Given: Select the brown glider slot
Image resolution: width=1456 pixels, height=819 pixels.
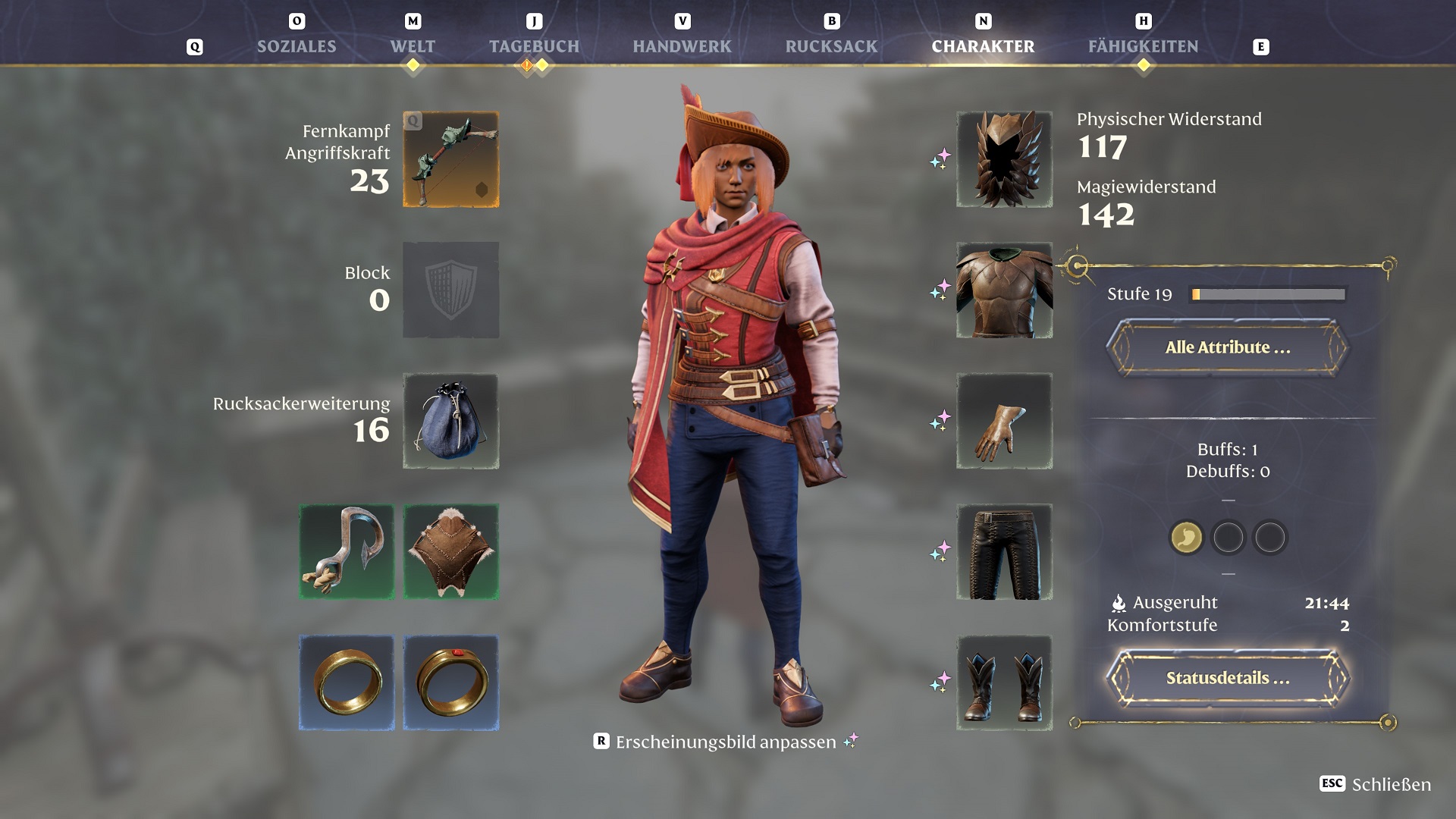Looking at the screenshot, I should pos(451,552).
